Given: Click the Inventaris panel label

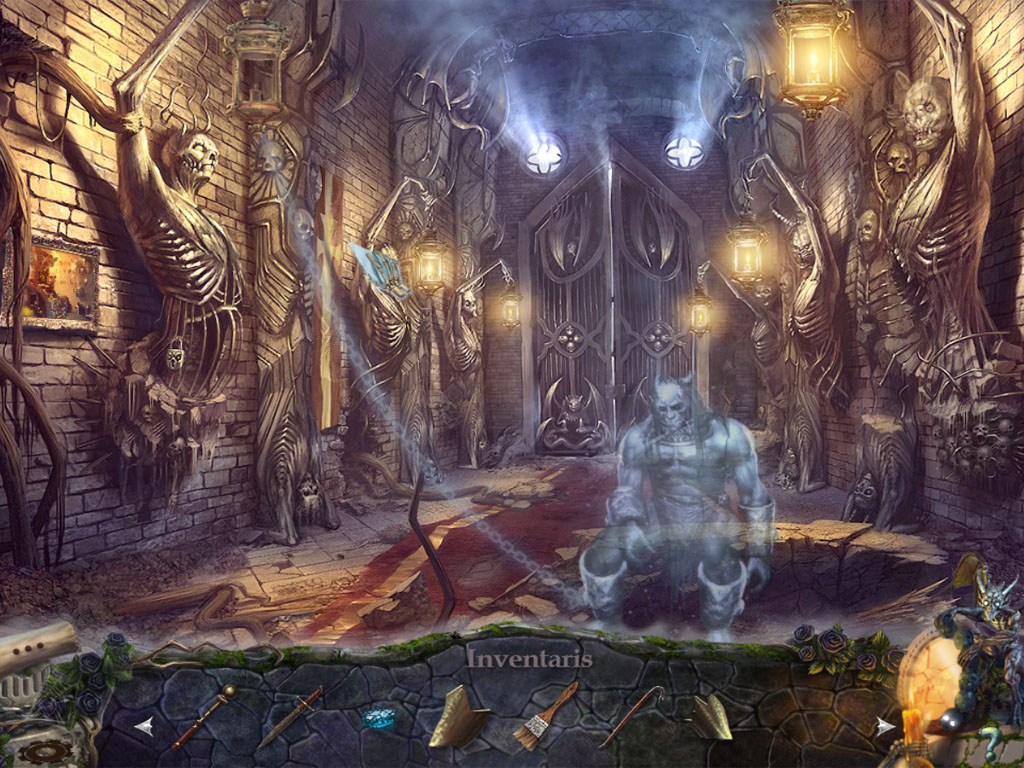Looking at the screenshot, I should click(530, 659).
